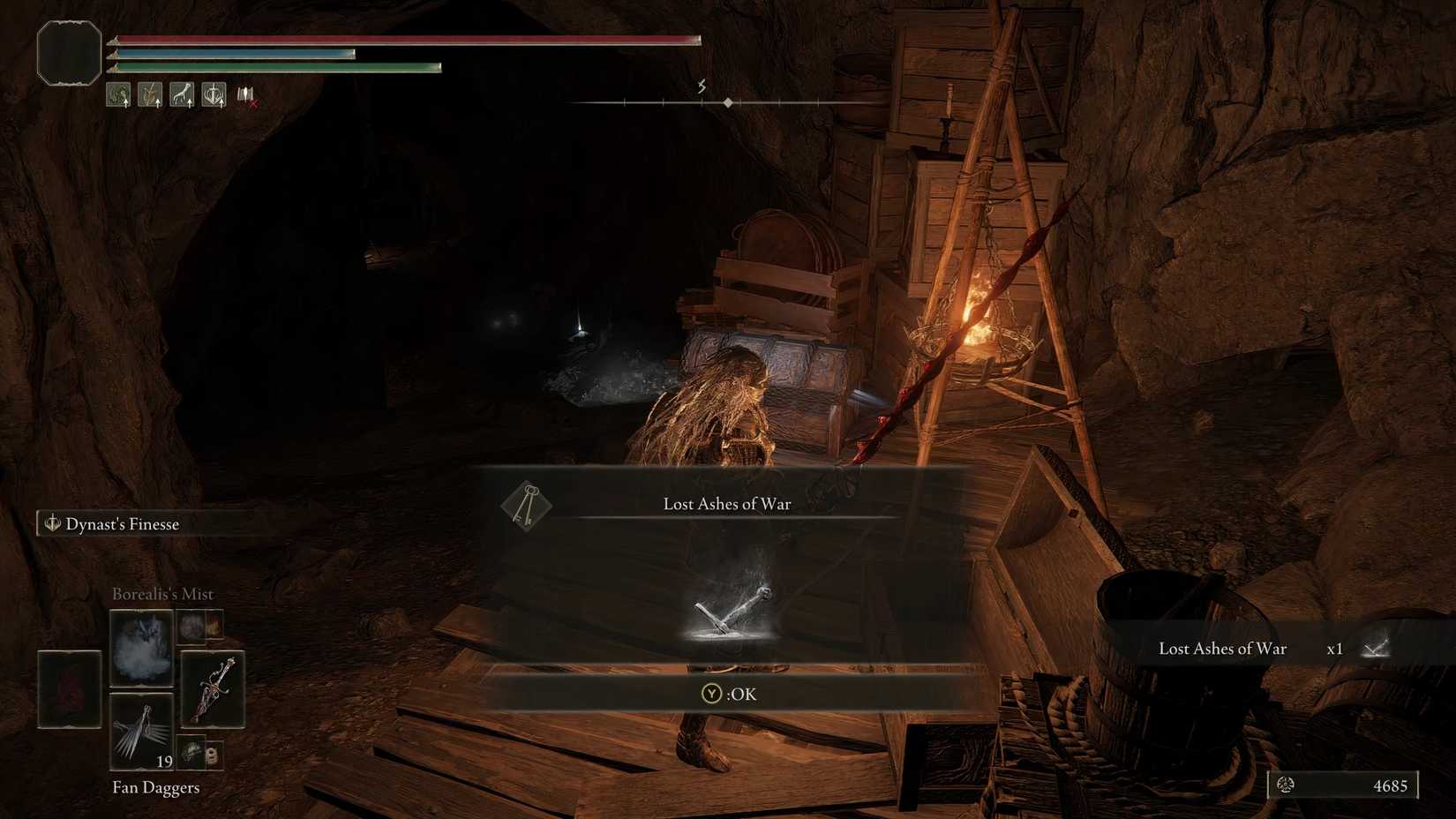Click the Dynast's Finesse skill icon

(52, 523)
